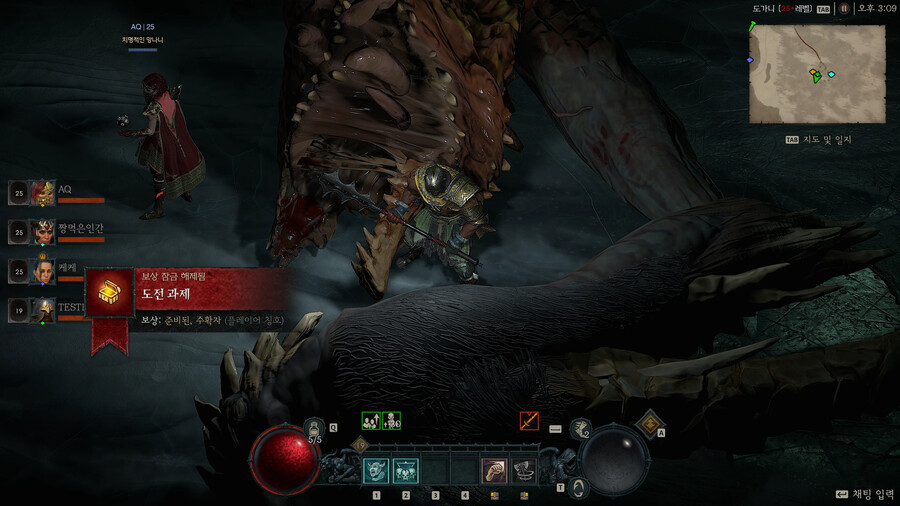Click the evade boot icon

coord(579,429)
